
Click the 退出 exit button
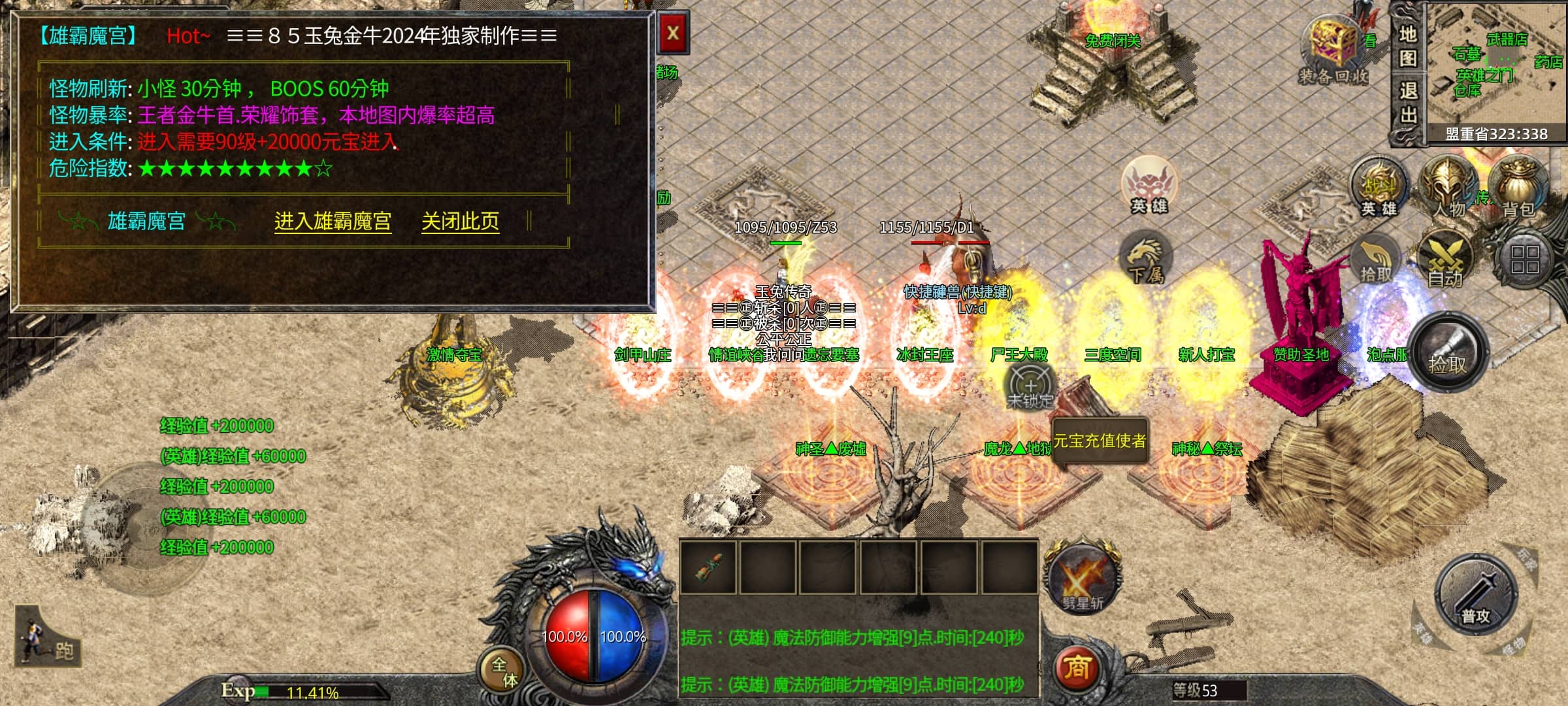pos(1407,103)
